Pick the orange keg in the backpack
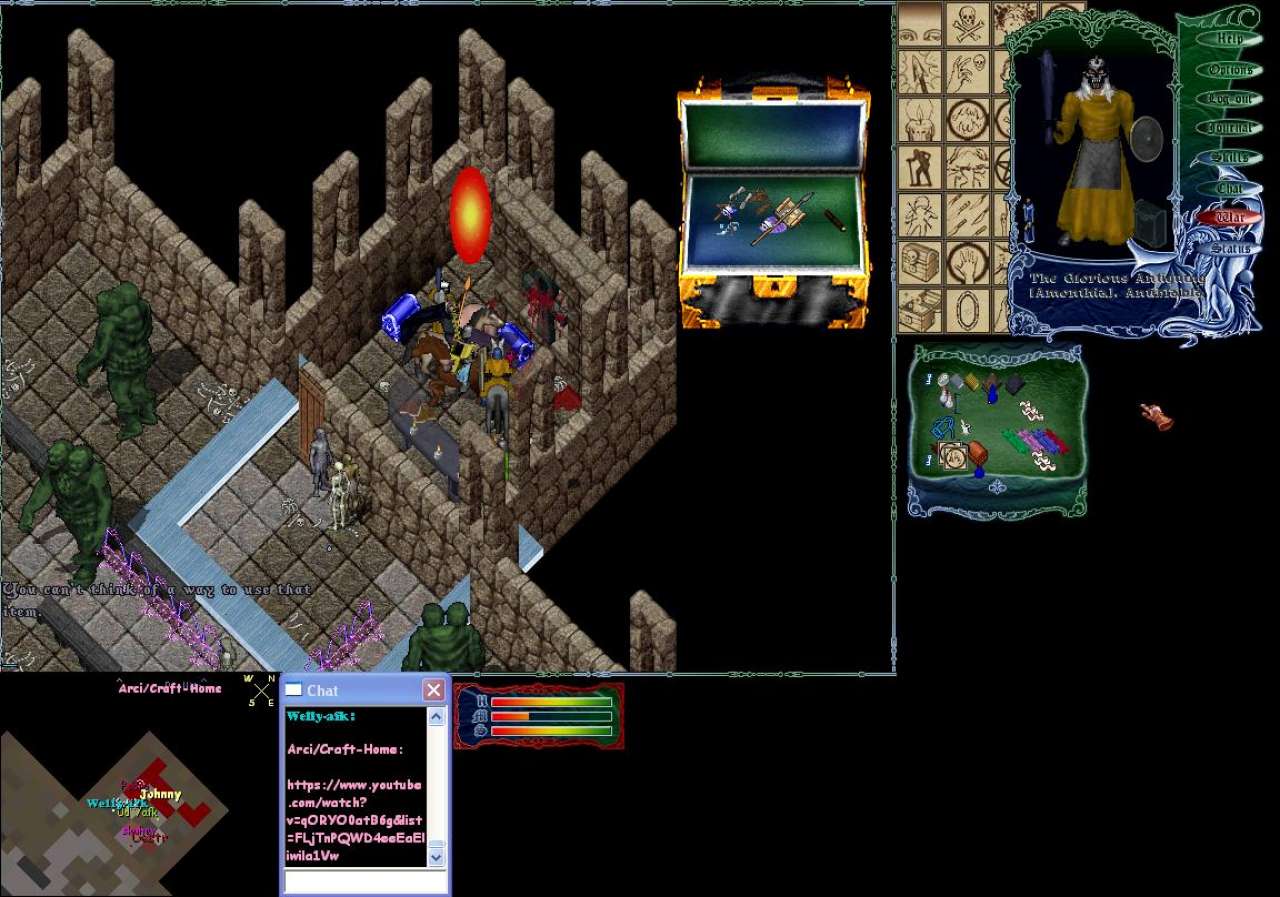Viewport: 1280px width, 897px height. coord(976,455)
